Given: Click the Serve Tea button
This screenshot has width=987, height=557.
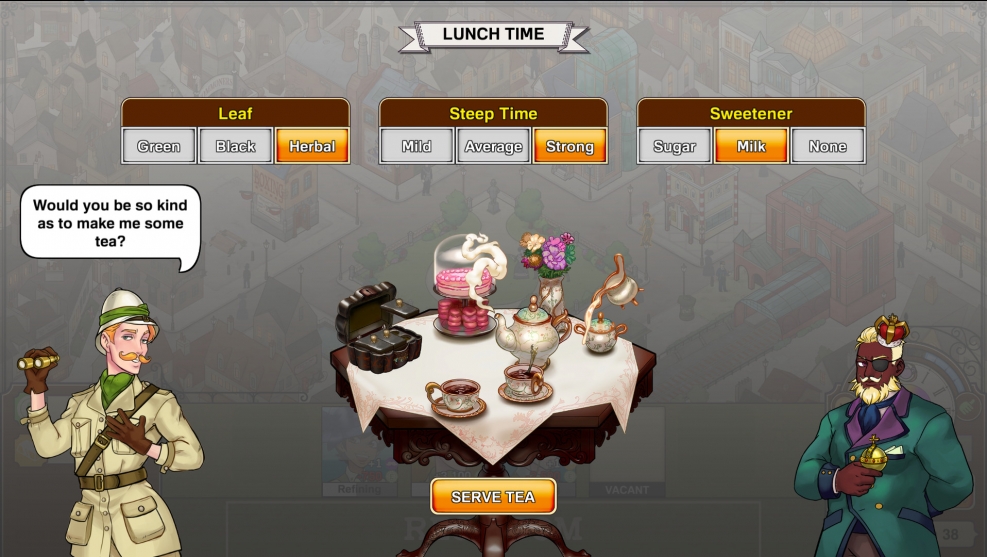Looking at the screenshot, I should point(493,496).
